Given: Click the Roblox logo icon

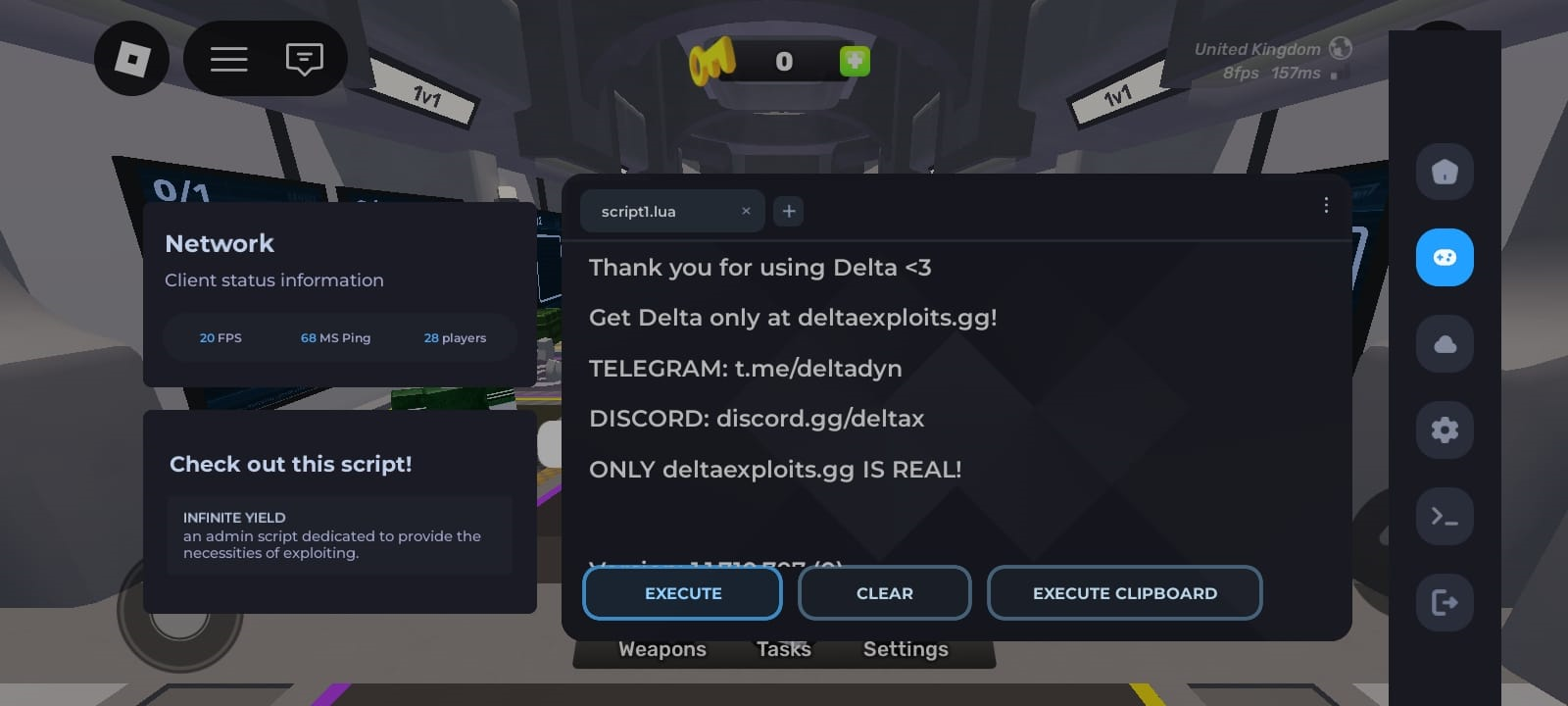Looking at the screenshot, I should (x=132, y=59).
